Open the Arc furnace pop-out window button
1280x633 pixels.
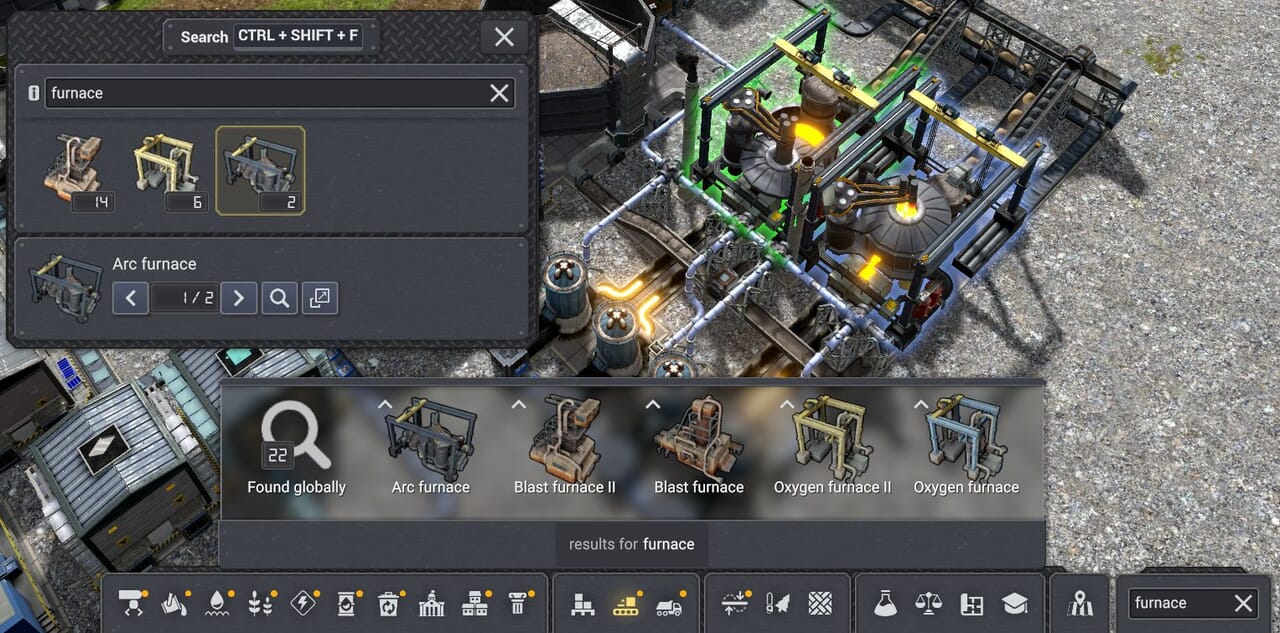pyautogui.click(x=320, y=297)
